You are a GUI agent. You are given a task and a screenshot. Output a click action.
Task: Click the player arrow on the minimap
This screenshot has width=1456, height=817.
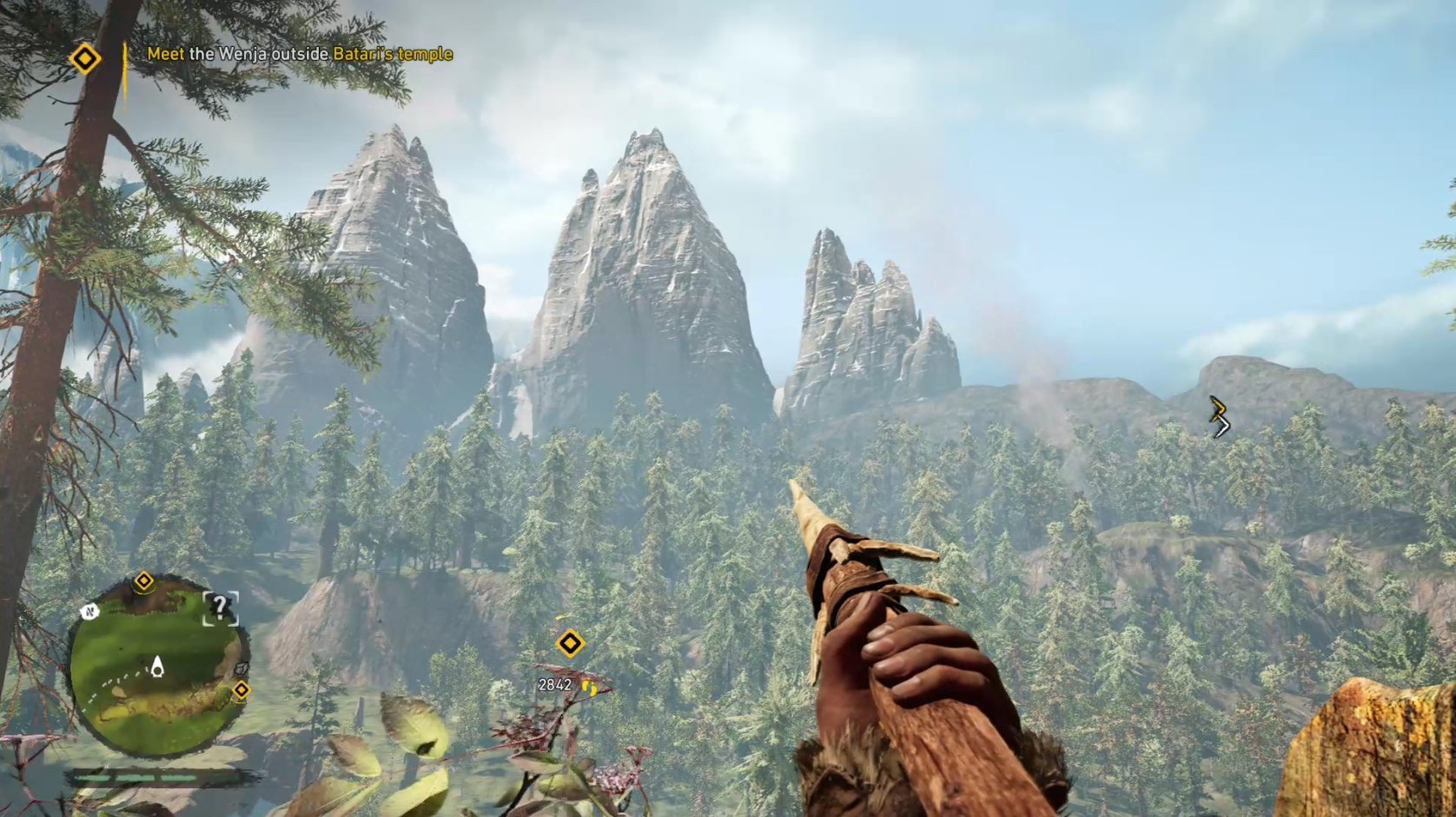157,667
